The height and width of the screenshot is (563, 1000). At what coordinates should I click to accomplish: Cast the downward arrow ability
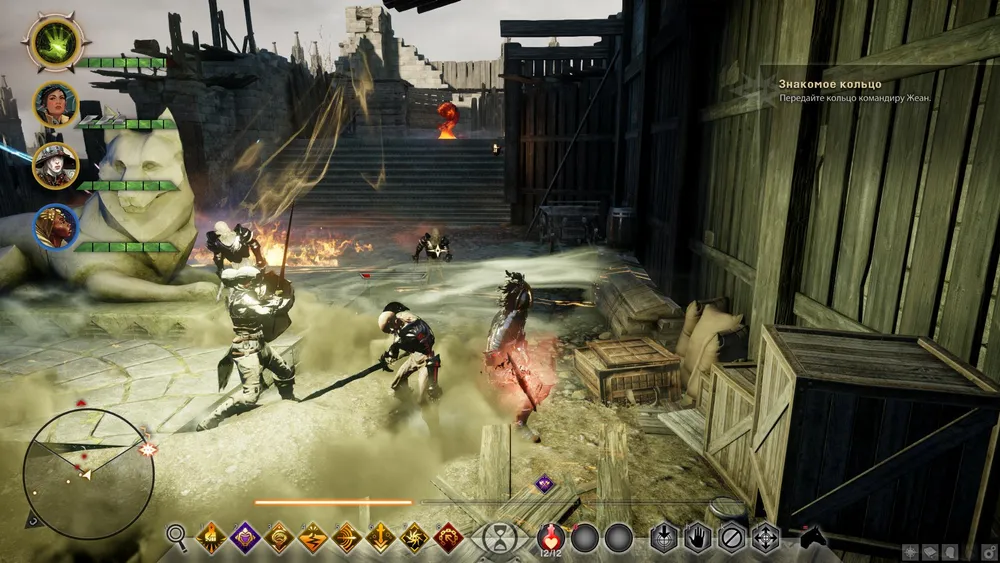click(380, 537)
